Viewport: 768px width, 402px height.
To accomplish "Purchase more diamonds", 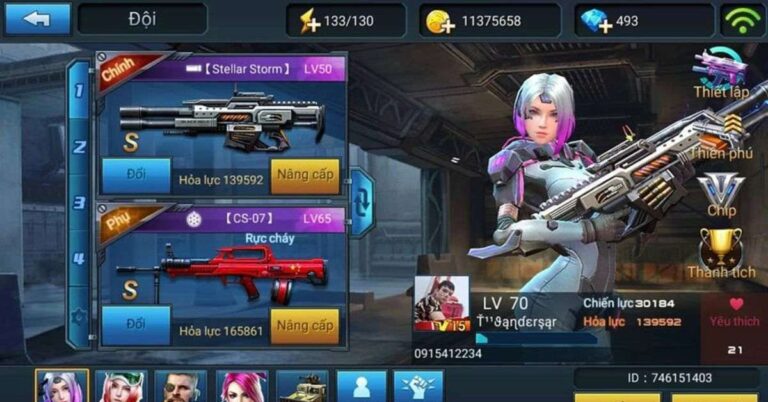I will [596, 21].
